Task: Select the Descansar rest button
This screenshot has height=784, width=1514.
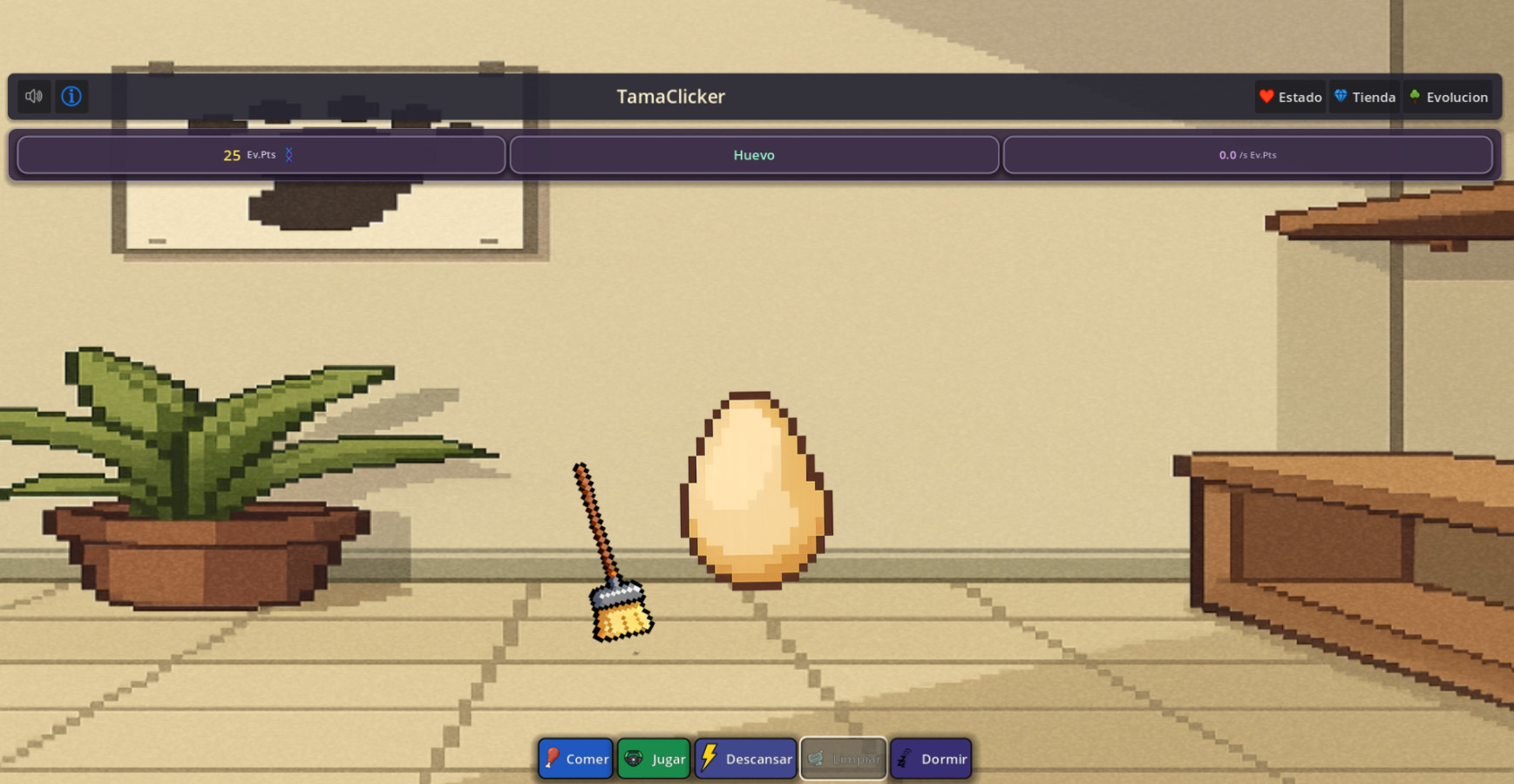Action: pos(746,759)
